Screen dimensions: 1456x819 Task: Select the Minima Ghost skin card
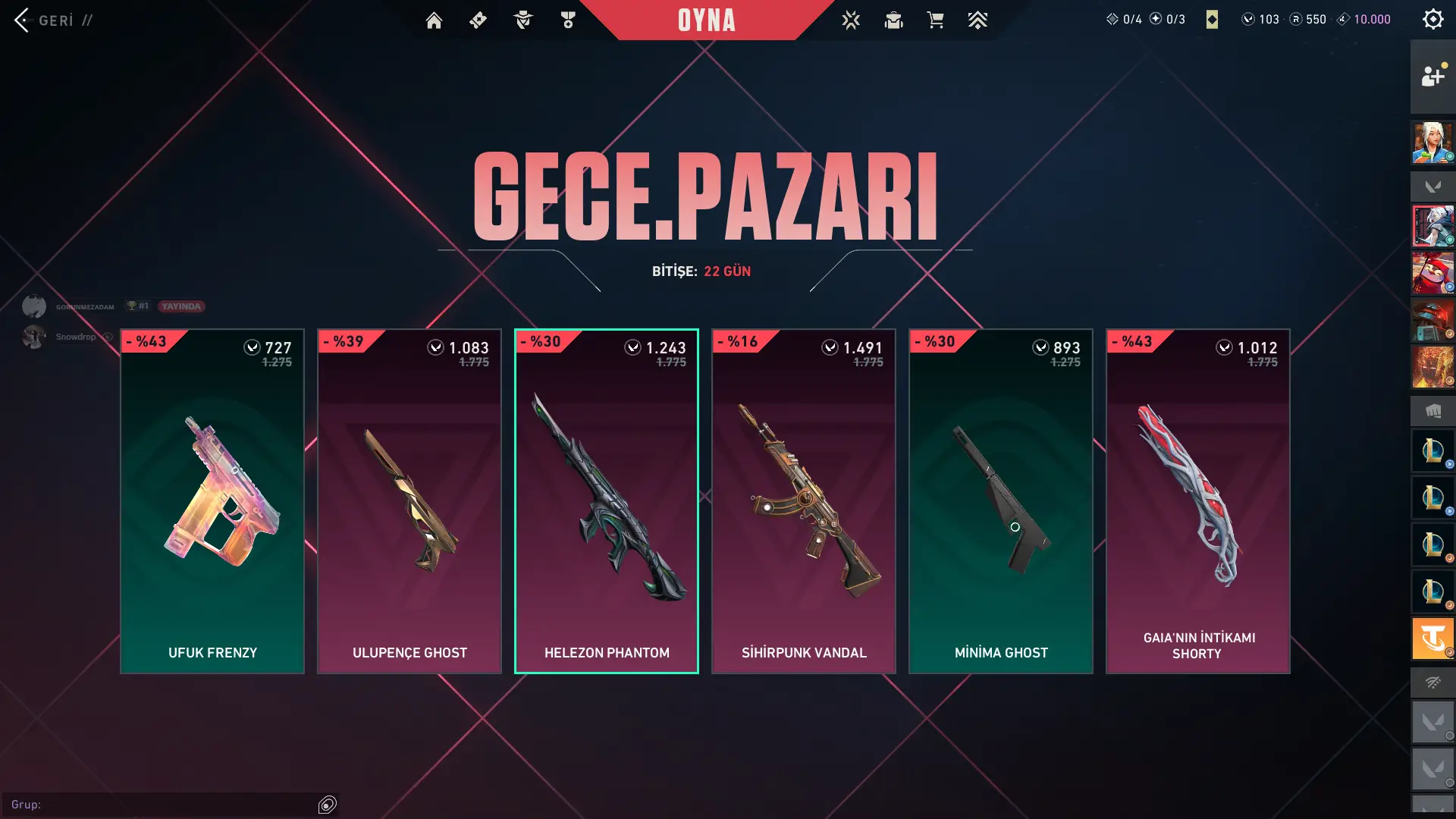pos(1001,500)
